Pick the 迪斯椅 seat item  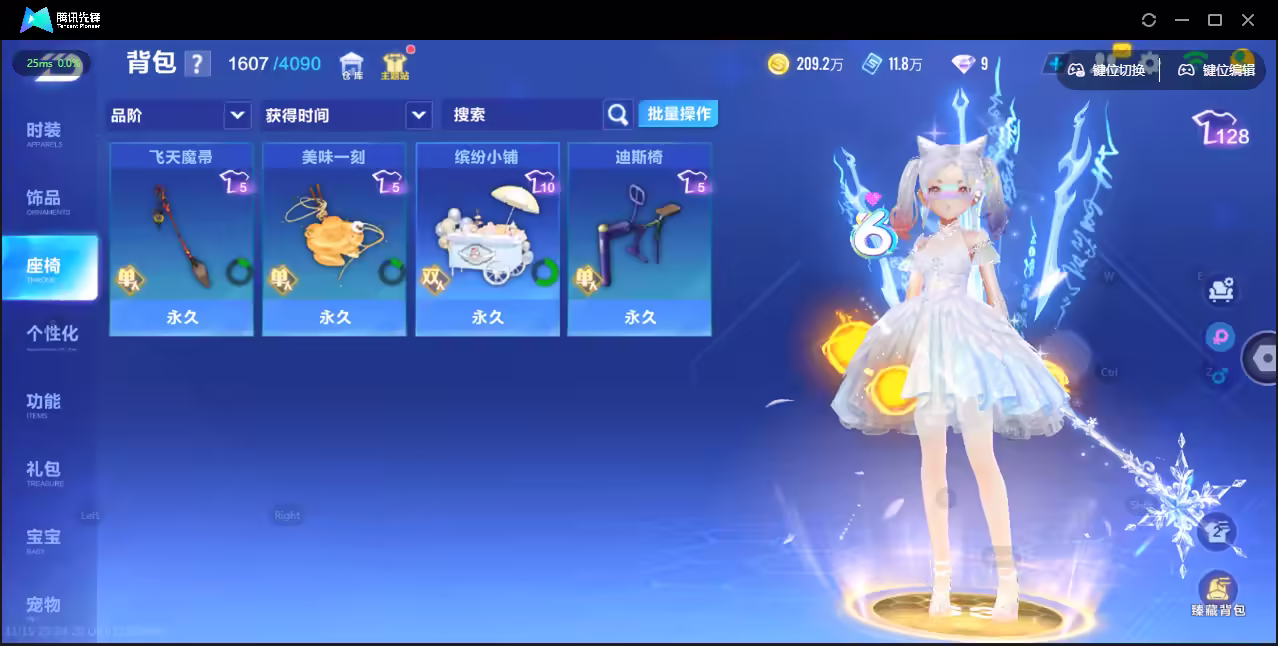[640, 239]
